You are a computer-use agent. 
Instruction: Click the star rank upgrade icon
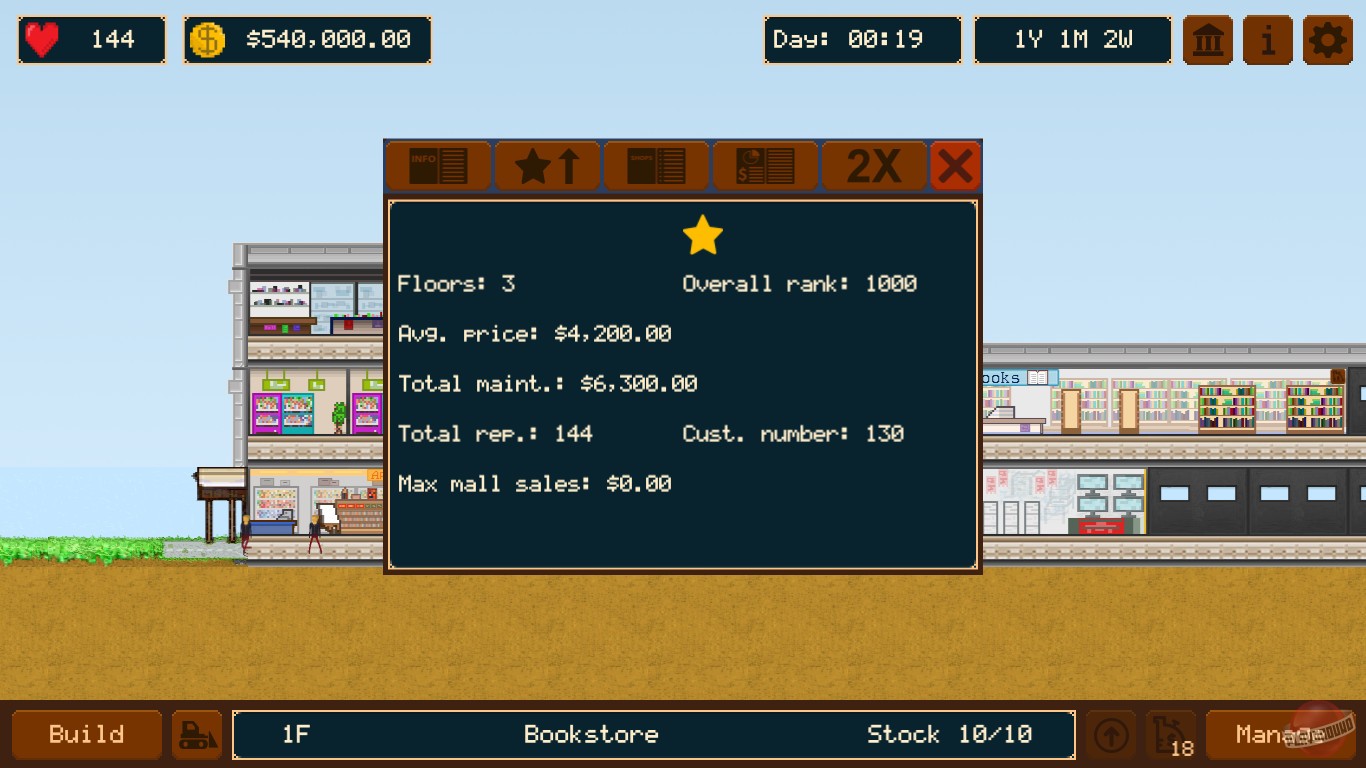tap(546, 165)
